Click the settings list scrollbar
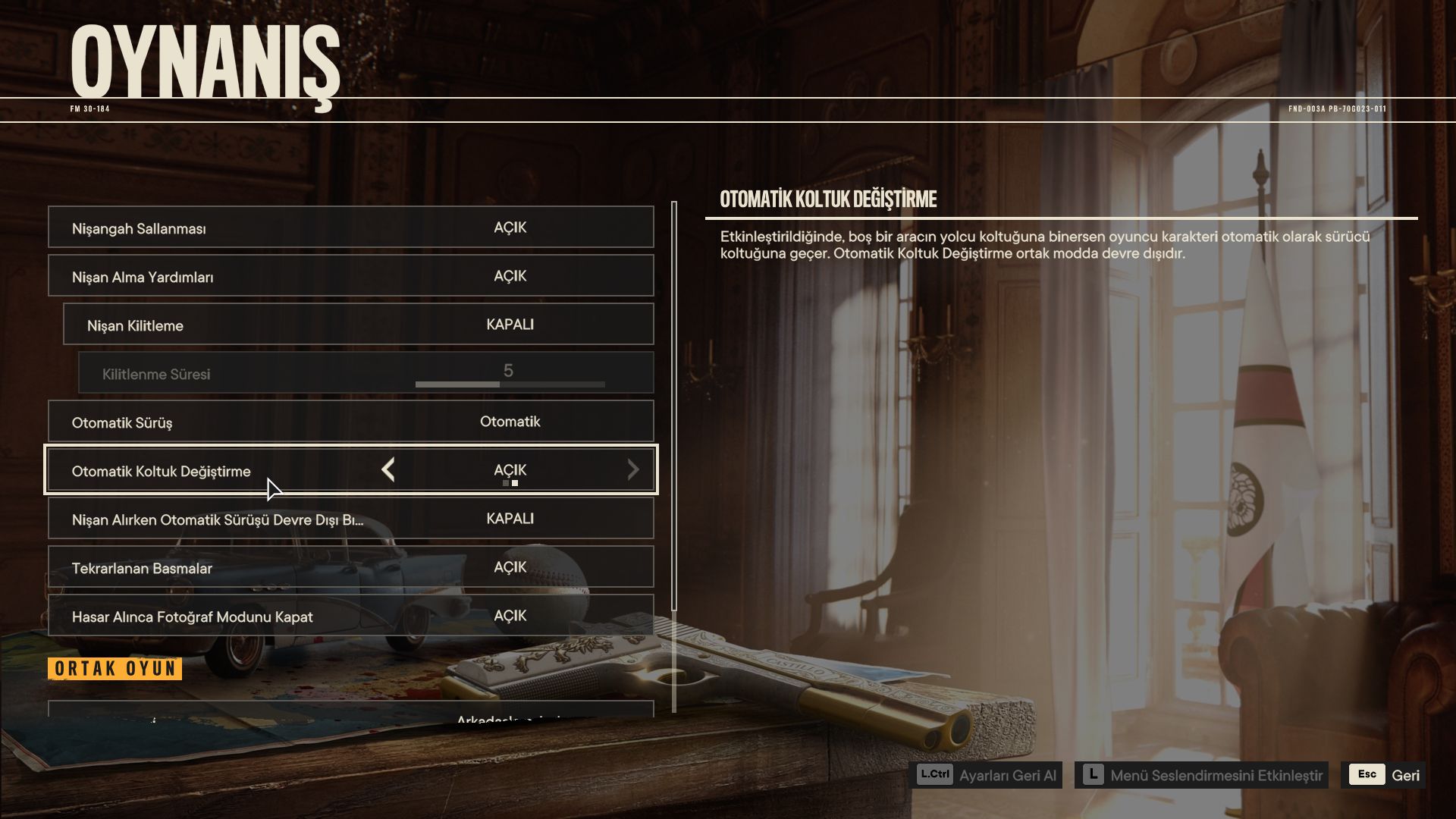 [674, 409]
